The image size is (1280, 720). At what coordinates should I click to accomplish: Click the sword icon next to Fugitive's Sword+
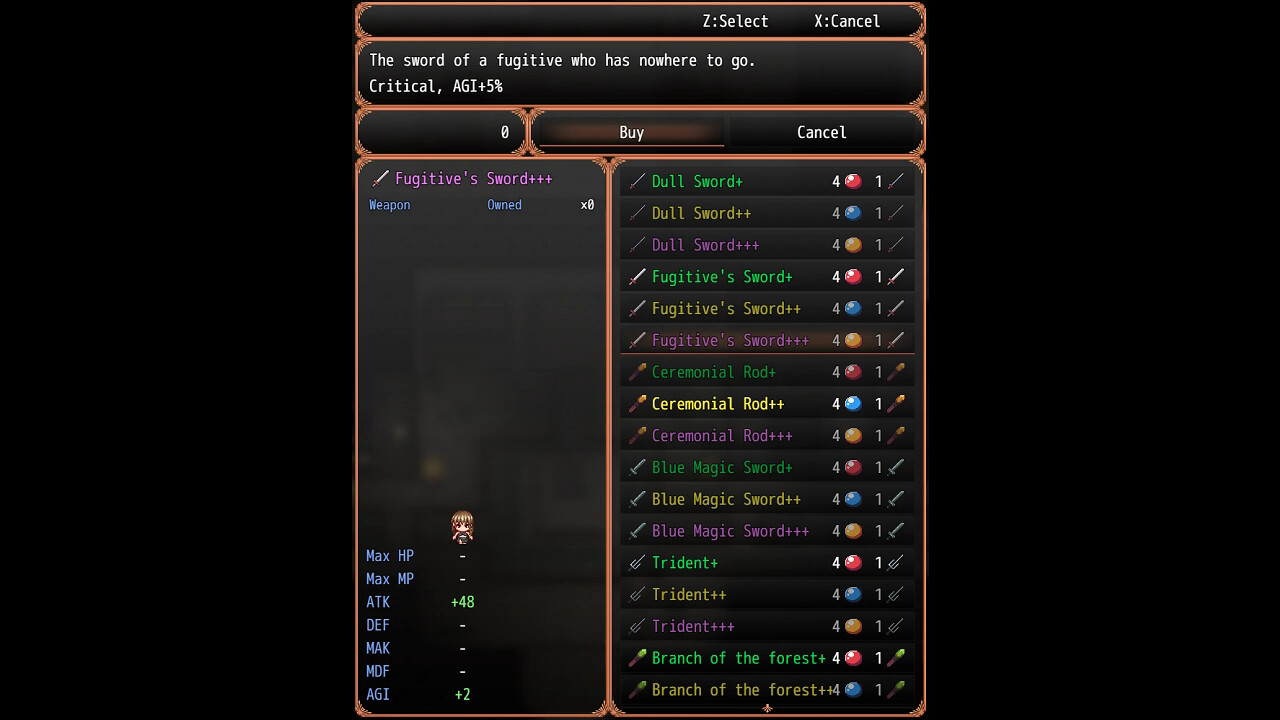click(637, 276)
